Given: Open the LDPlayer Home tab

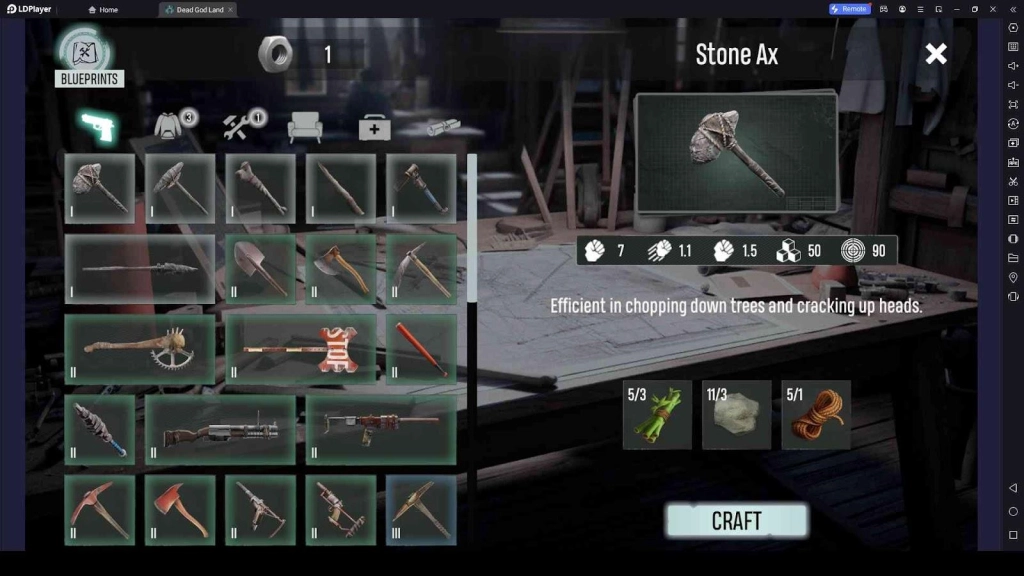Looking at the screenshot, I should click(x=103, y=9).
